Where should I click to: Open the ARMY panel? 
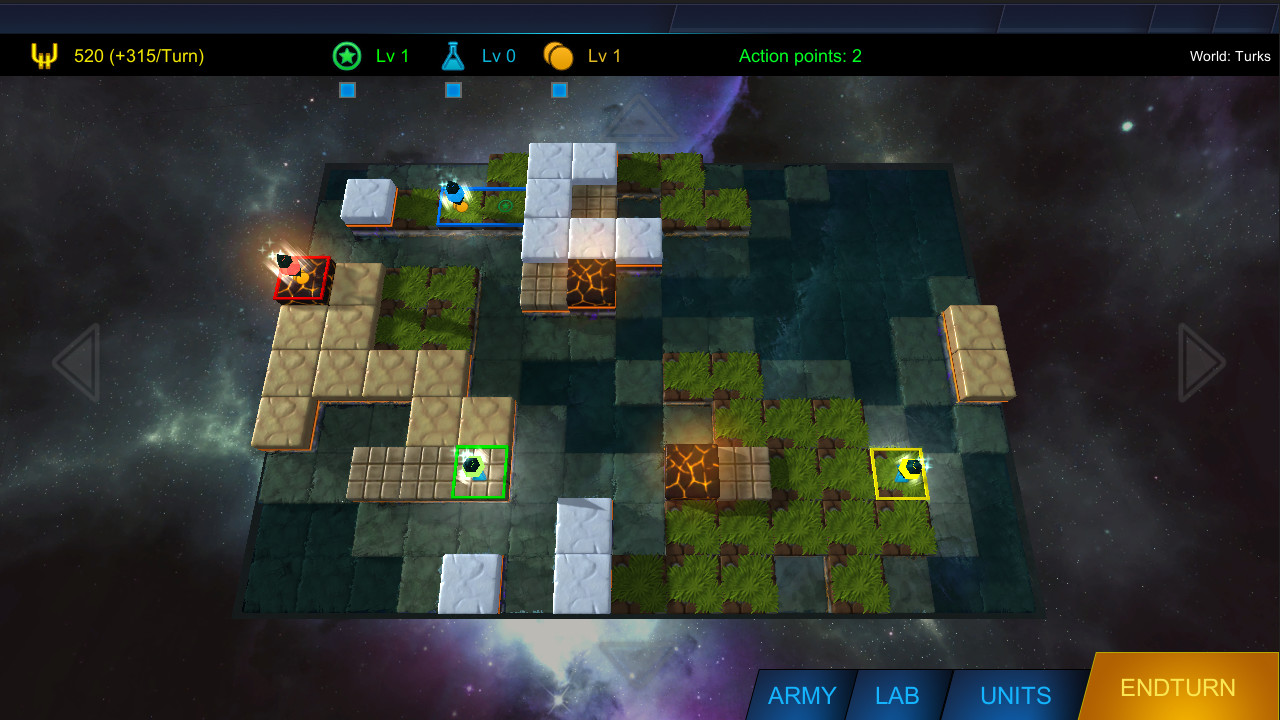click(x=801, y=695)
